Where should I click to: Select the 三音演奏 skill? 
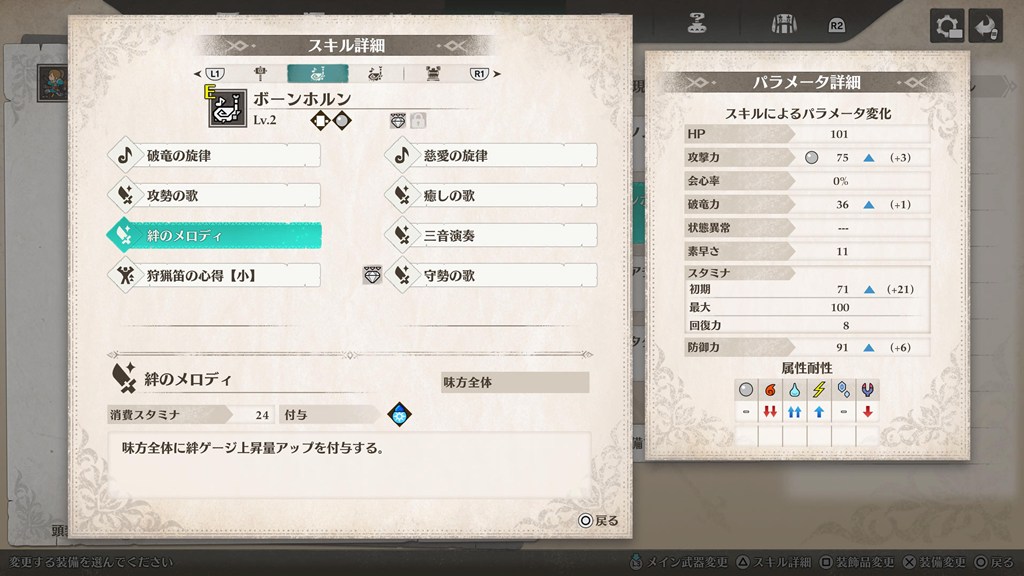pos(490,235)
